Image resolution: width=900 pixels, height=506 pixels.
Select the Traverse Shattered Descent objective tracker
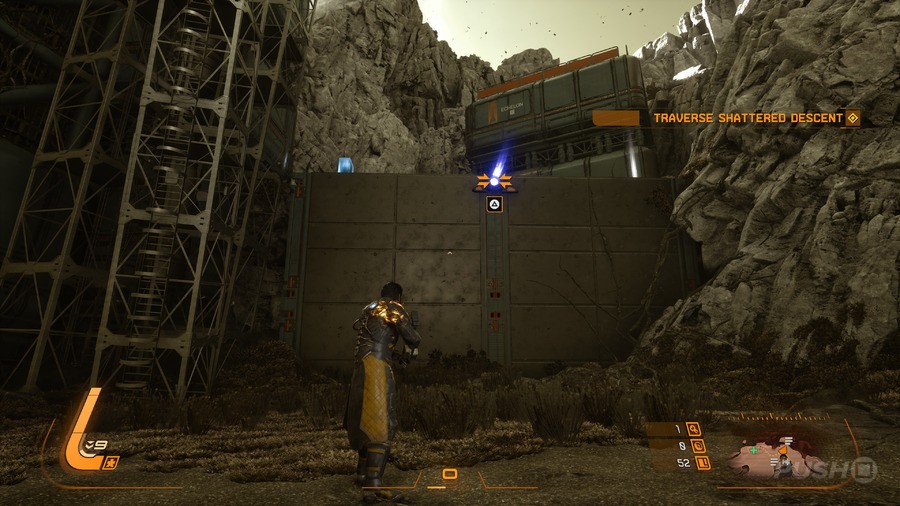coord(748,118)
